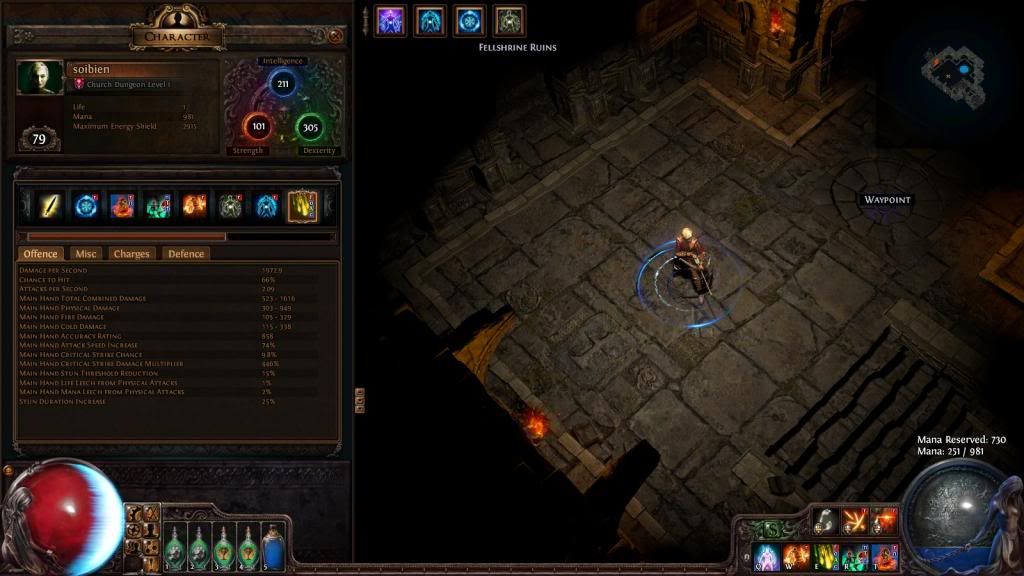
Task: Switch to the Misc stats tab
Action: [87, 254]
